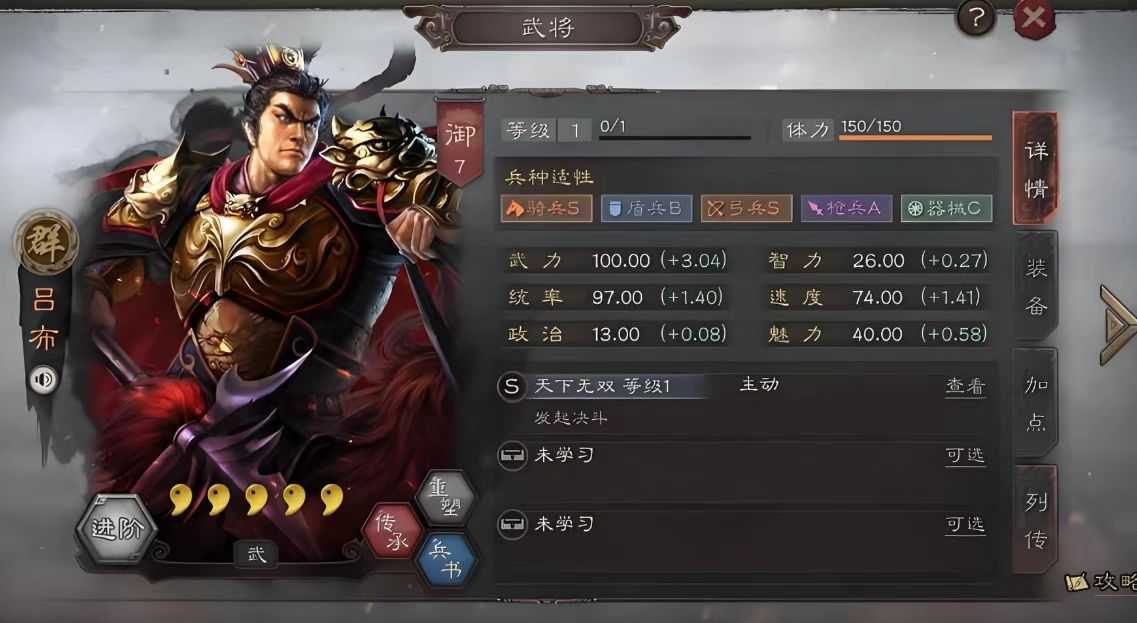
Task: Open the 装备 equipment tab
Action: point(1036,286)
